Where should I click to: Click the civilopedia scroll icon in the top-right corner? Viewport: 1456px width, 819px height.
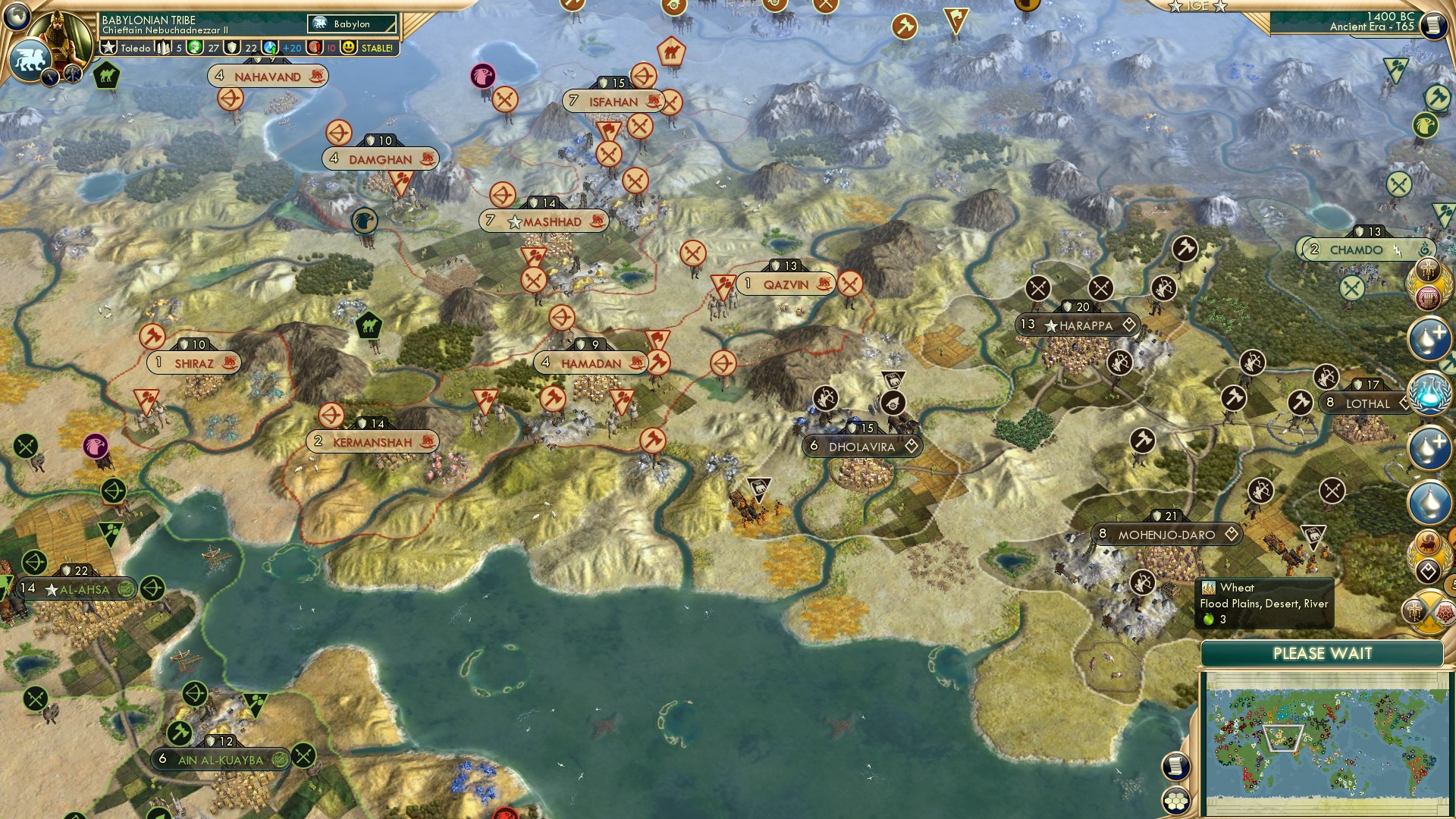click(1434, 25)
